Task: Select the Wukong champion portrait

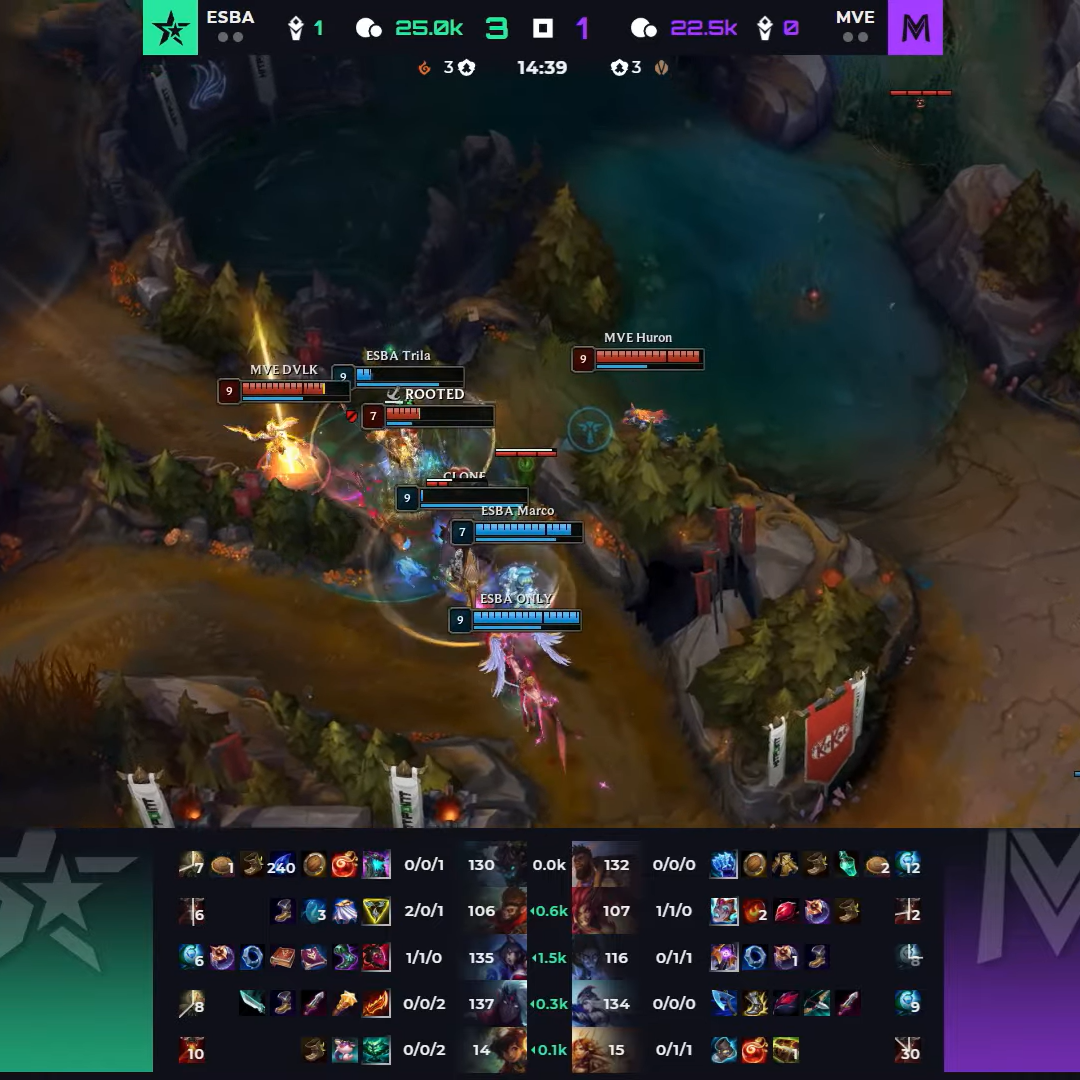Action: [x=512, y=911]
